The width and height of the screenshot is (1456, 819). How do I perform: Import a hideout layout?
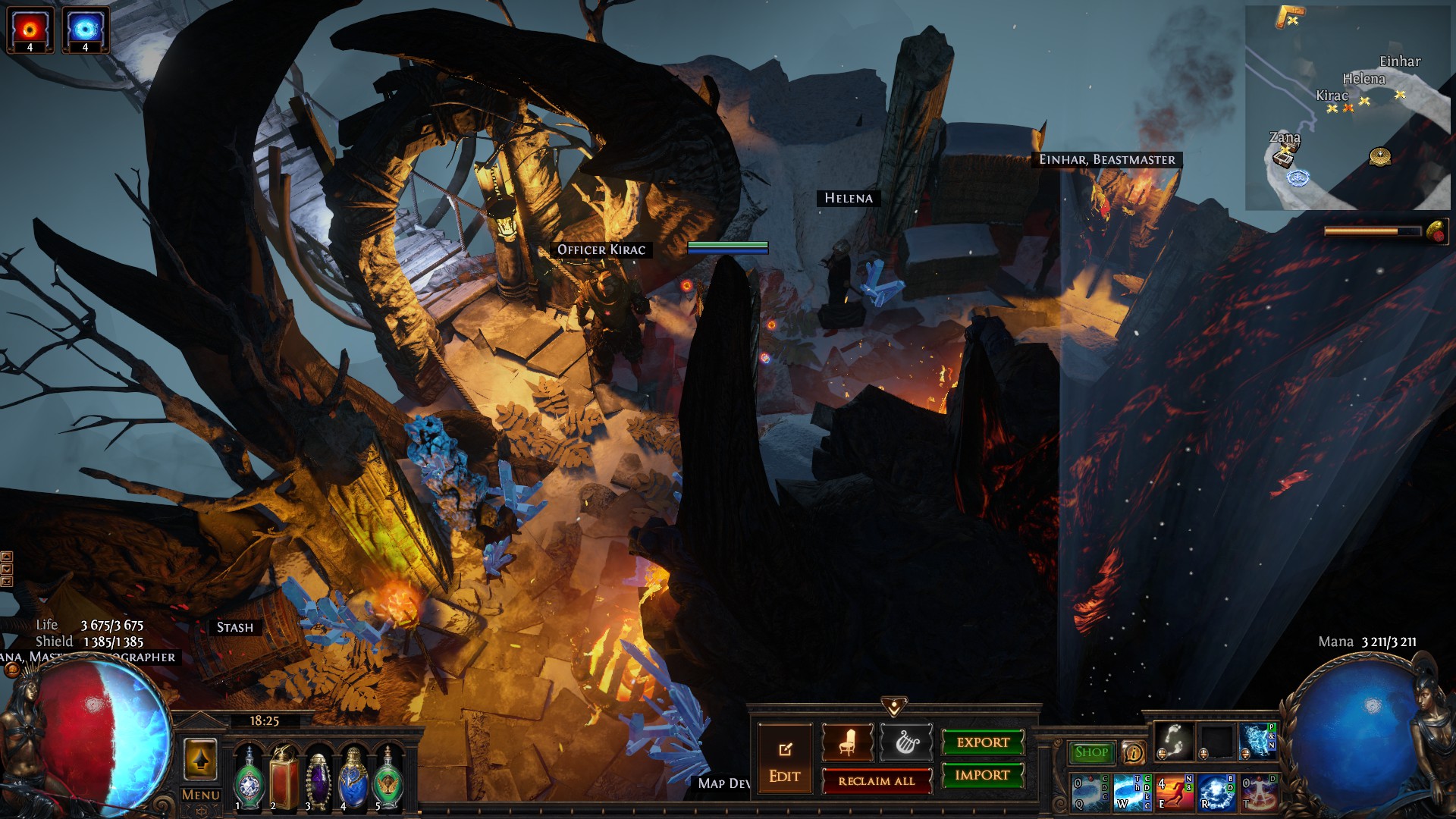[x=983, y=775]
